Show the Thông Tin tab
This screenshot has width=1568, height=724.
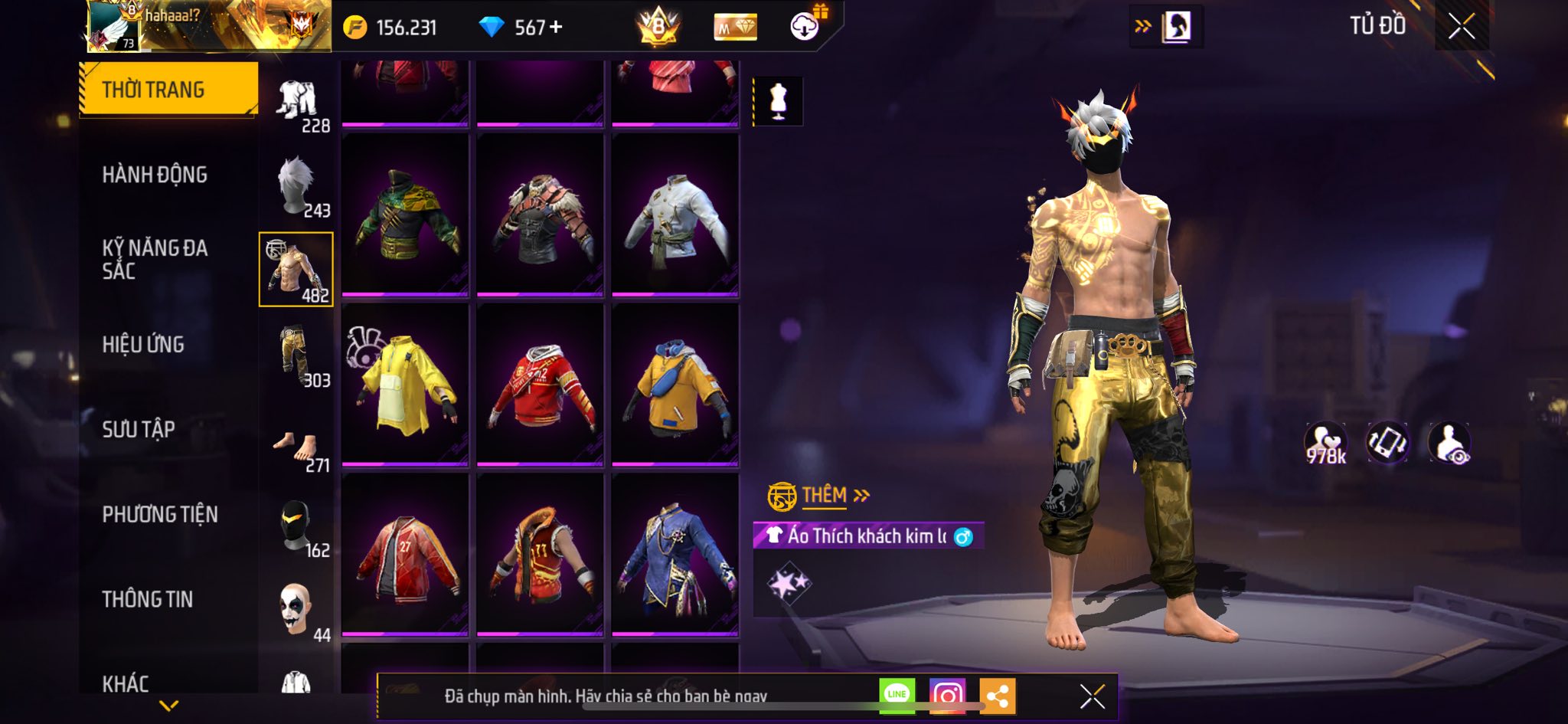(148, 599)
